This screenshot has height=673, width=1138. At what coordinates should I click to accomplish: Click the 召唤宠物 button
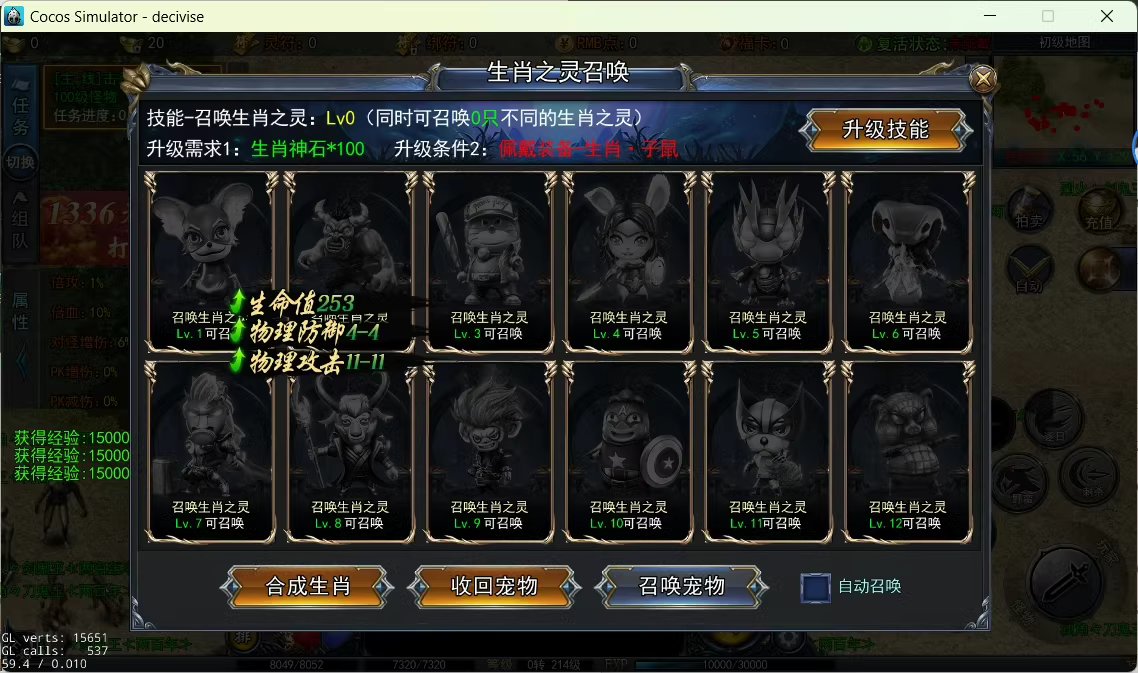pyautogui.click(x=681, y=586)
